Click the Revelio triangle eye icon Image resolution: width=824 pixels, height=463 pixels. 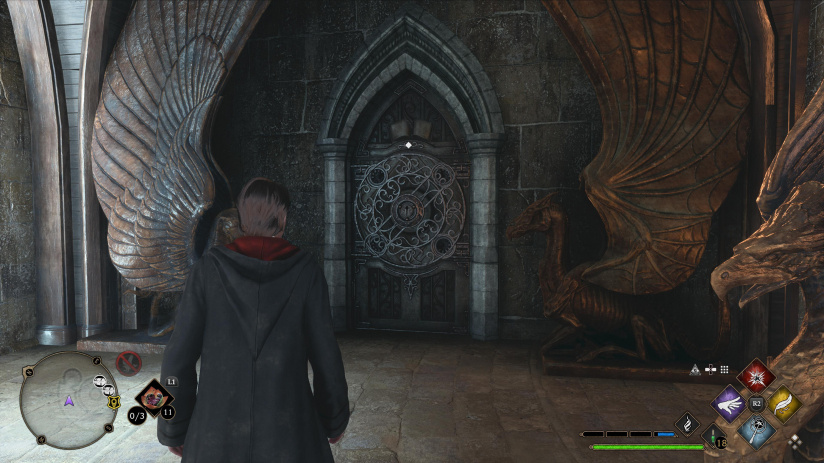pyautogui.click(x=695, y=369)
